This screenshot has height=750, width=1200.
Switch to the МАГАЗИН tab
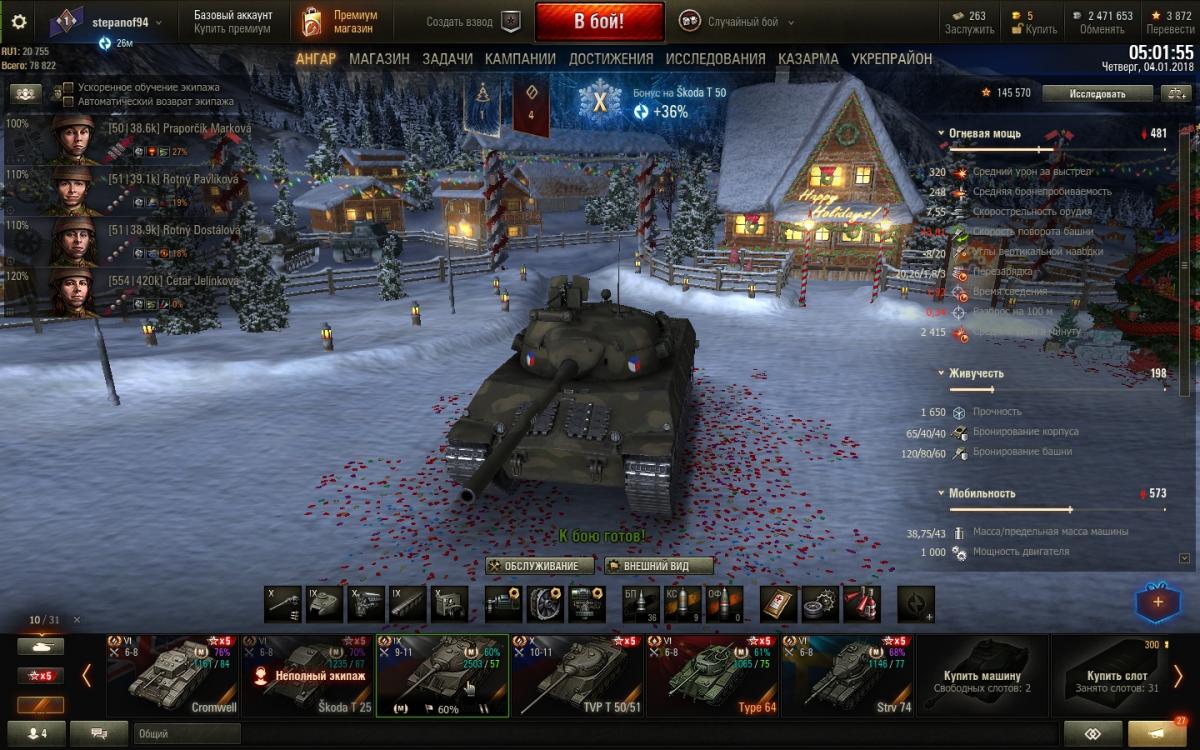click(379, 59)
